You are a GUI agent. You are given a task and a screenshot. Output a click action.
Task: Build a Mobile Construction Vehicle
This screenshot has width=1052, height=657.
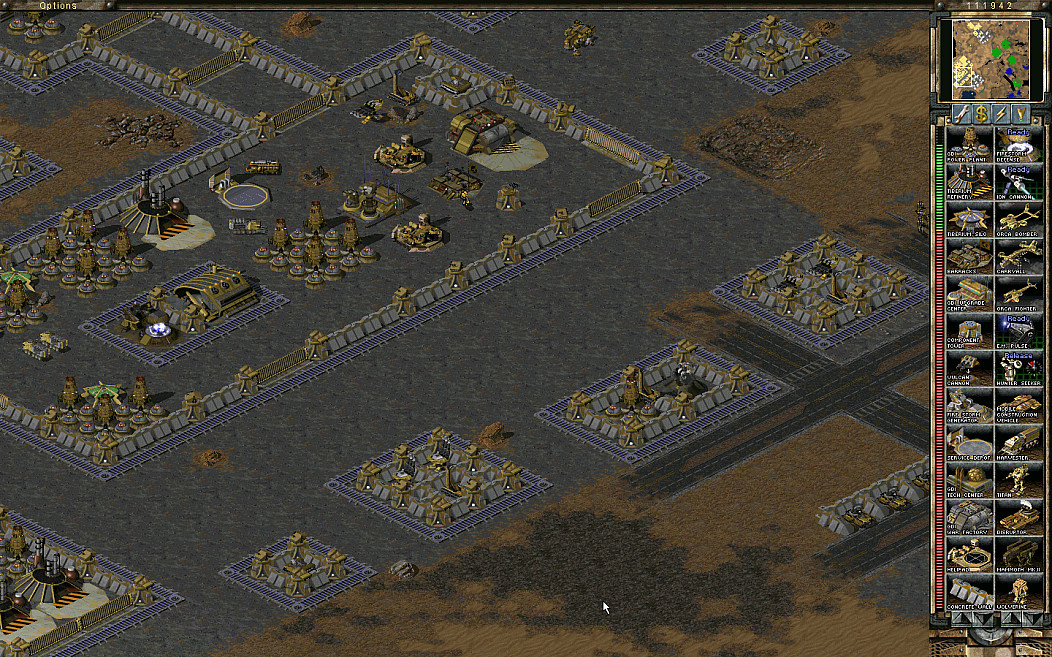coord(1018,406)
